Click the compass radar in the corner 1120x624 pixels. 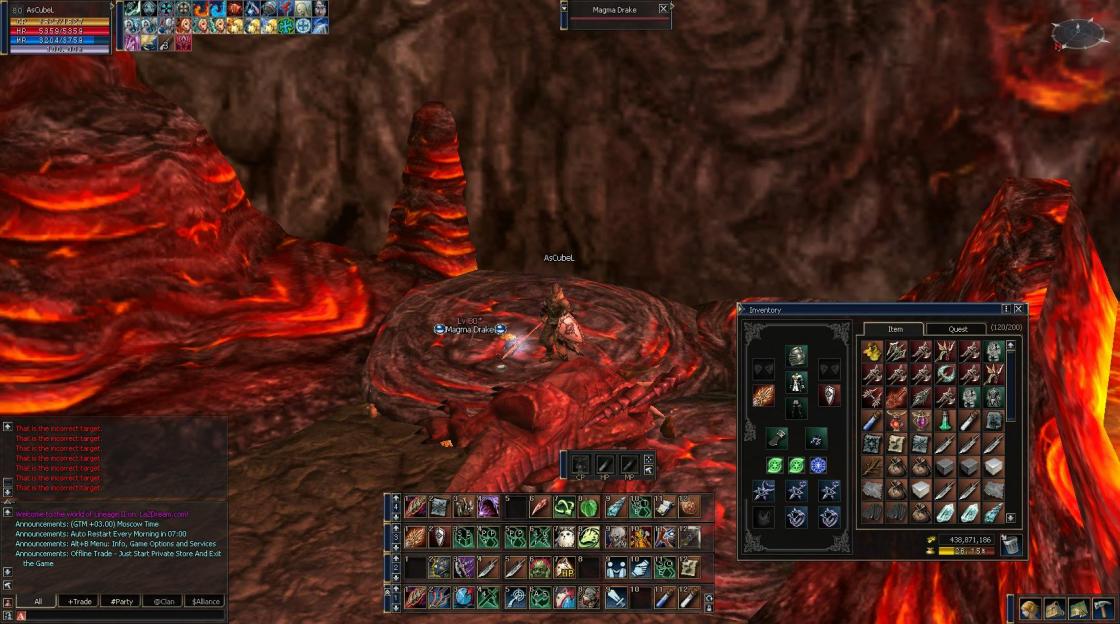(1078, 35)
